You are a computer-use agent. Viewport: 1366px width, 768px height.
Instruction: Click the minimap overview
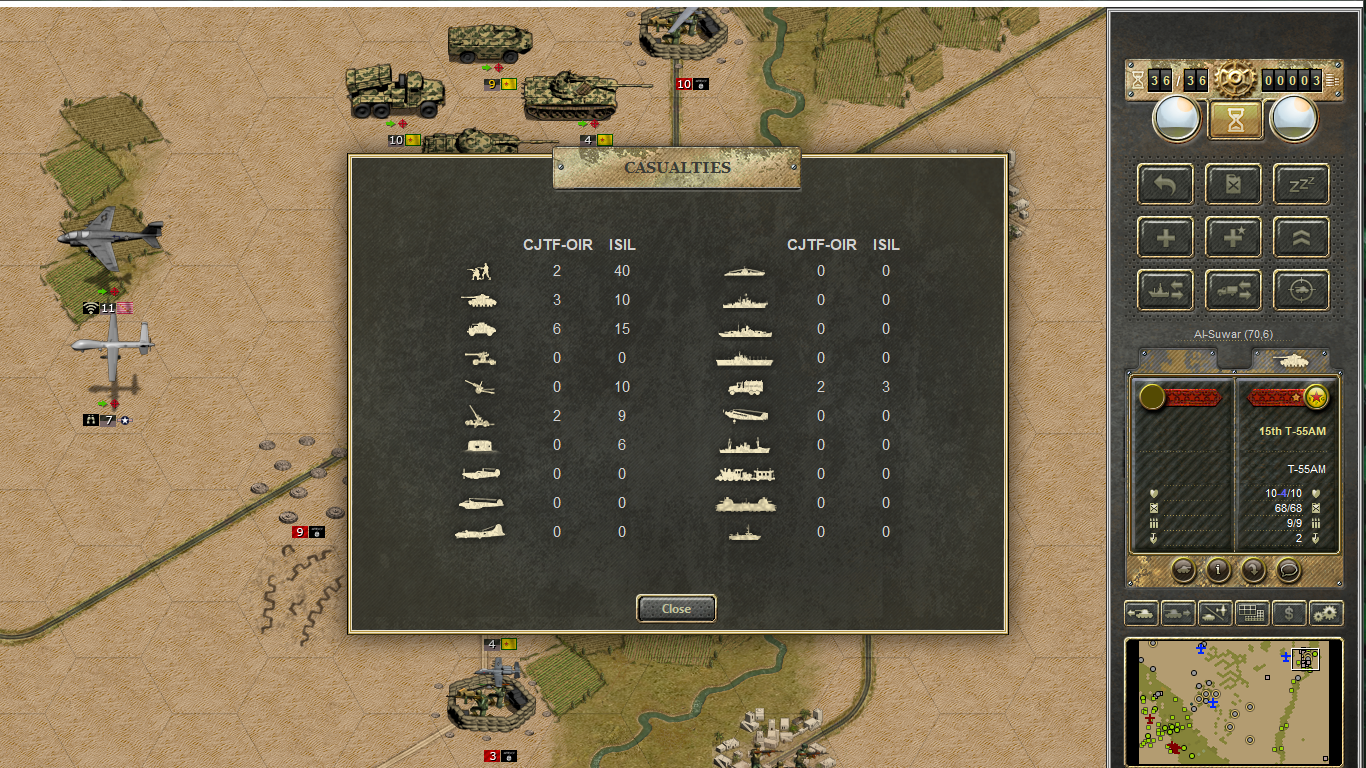click(1233, 699)
